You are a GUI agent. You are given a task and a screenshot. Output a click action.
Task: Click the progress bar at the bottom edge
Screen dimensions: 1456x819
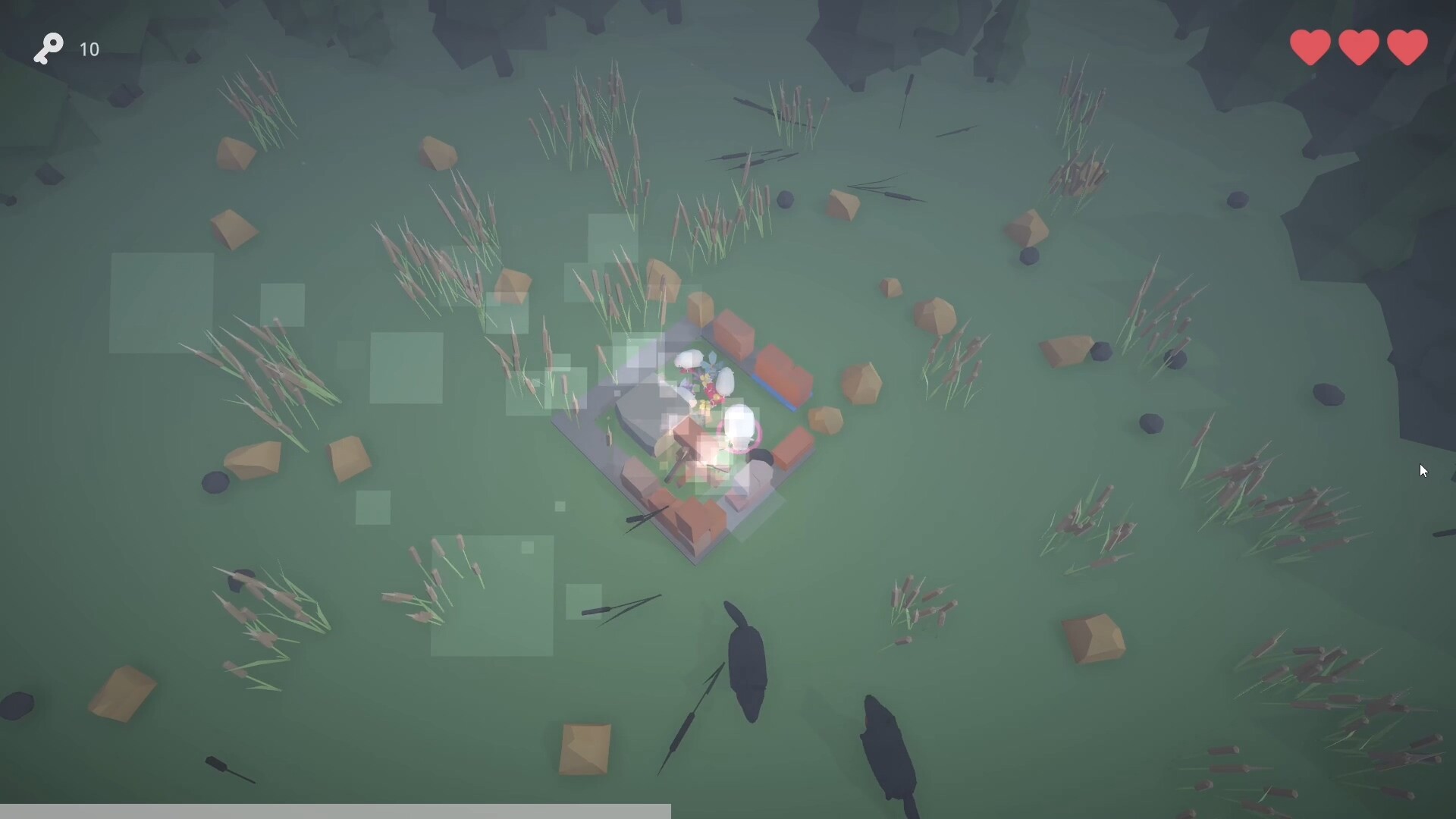[334, 811]
